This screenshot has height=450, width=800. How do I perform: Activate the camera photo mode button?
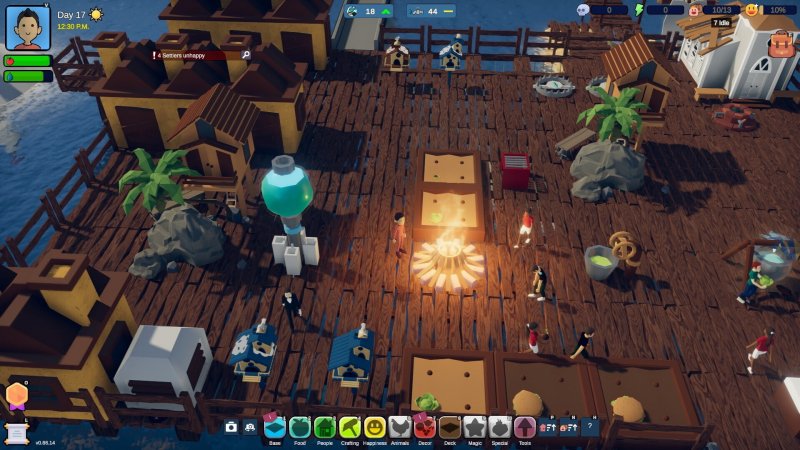point(232,427)
